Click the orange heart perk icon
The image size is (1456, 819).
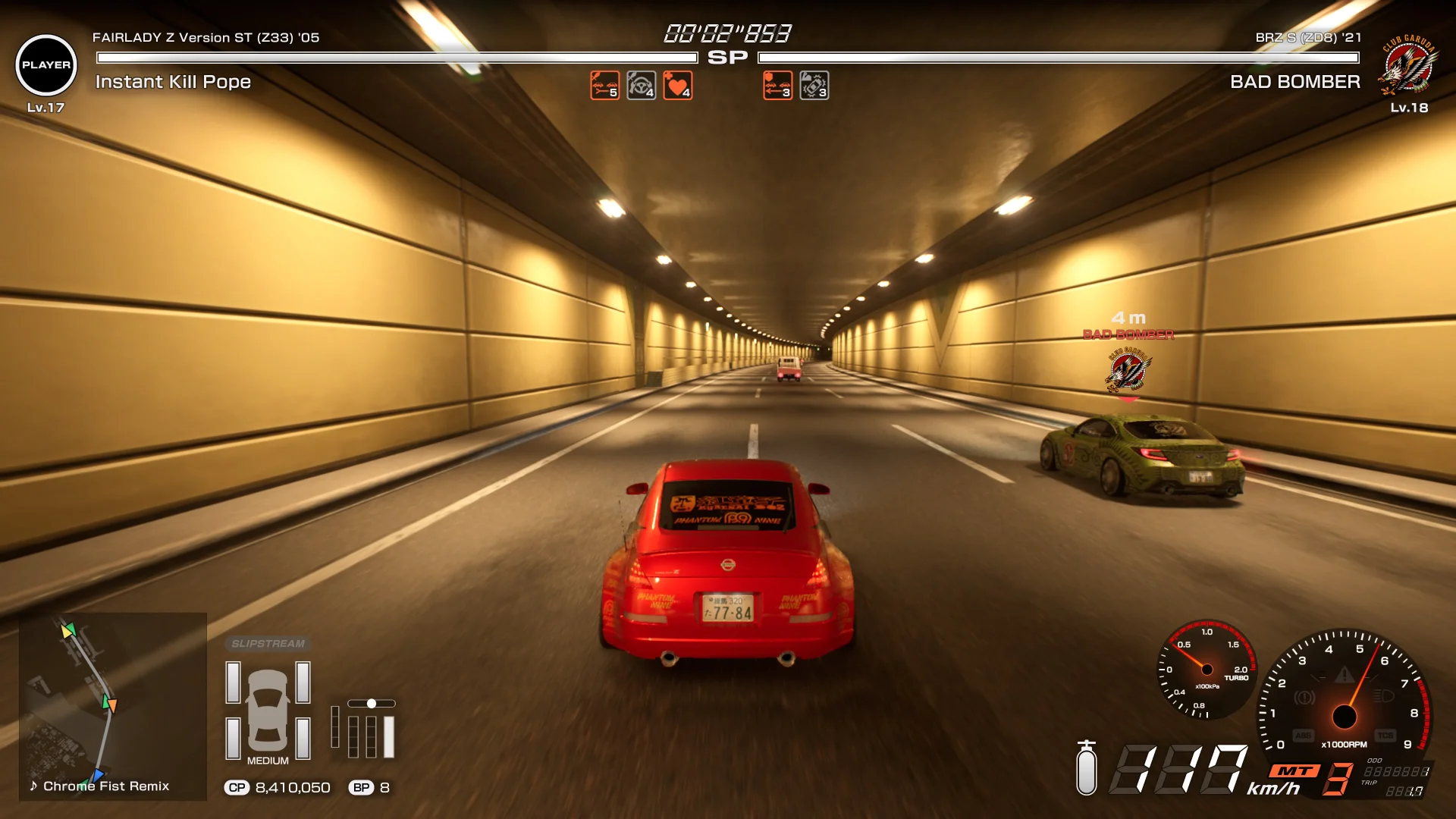click(677, 86)
